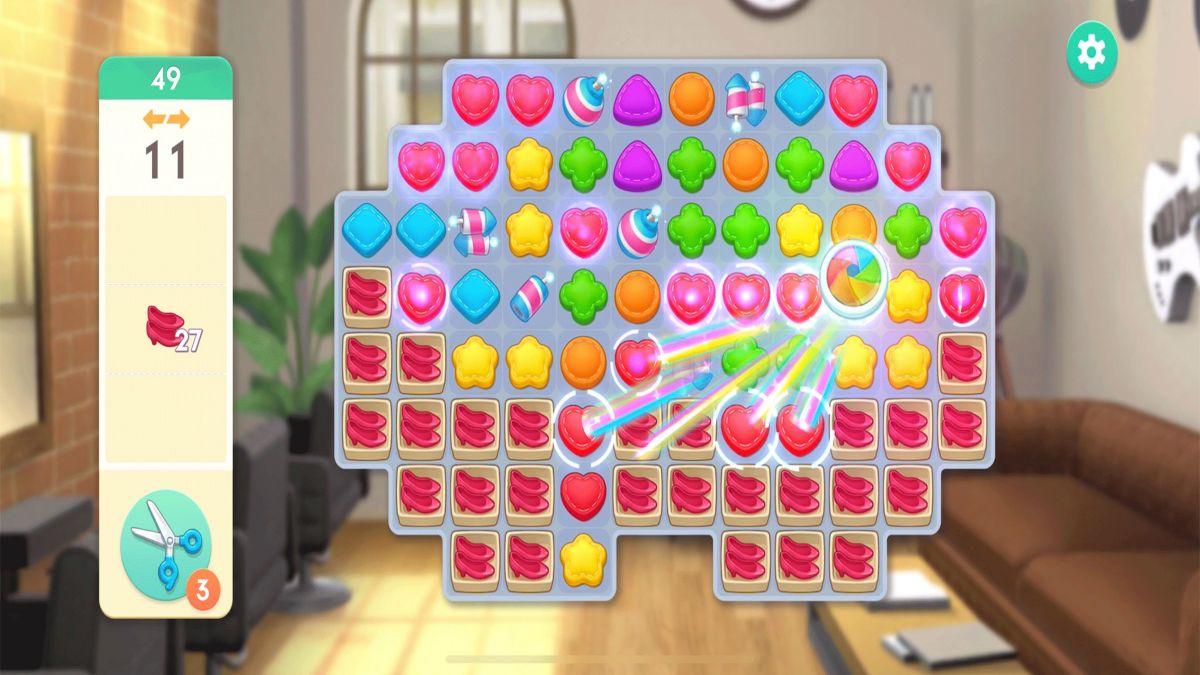
Task: Select the diagonal striped rocket next to green clover
Action: (530, 297)
